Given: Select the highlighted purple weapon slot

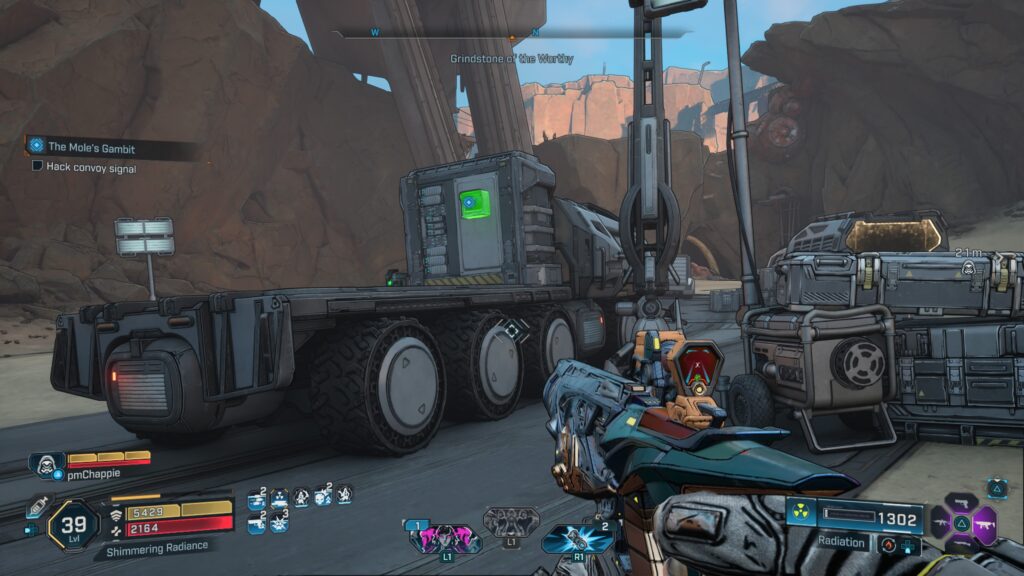Looking at the screenshot, I should (x=985, y=521).
